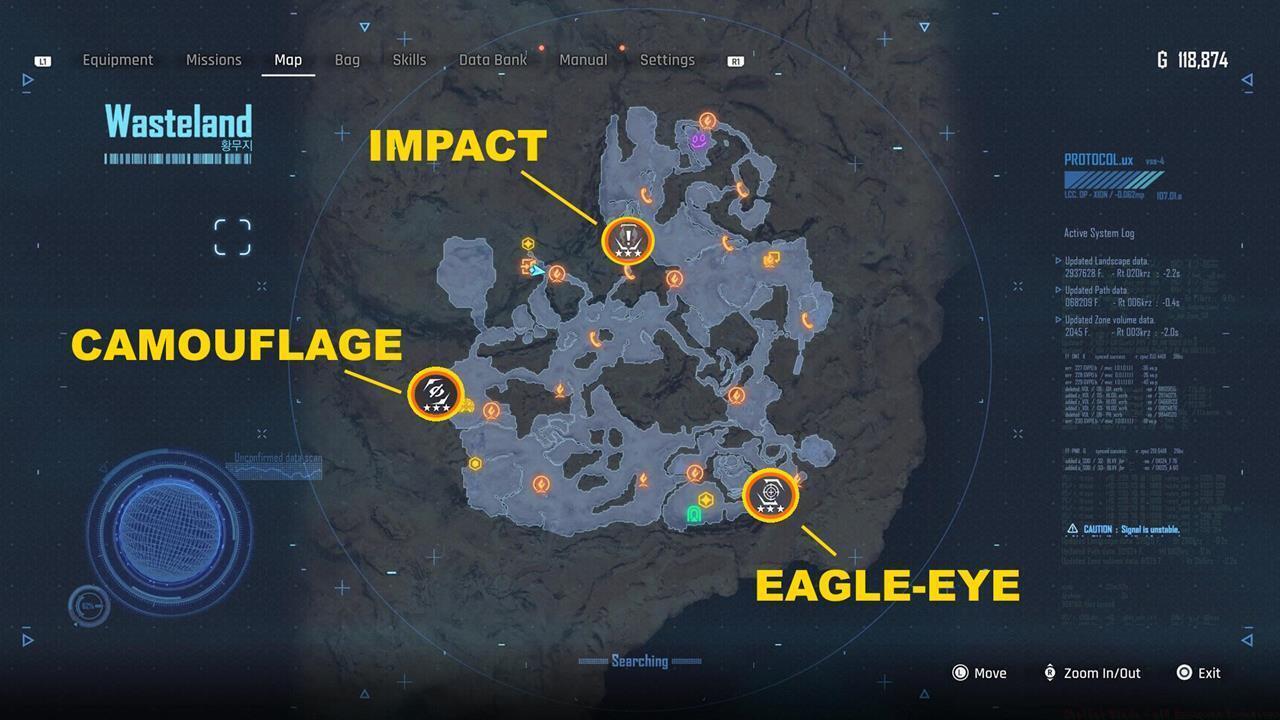1280x720 pixels.
Task: Click the Searching progress bar
Action: 640,661
